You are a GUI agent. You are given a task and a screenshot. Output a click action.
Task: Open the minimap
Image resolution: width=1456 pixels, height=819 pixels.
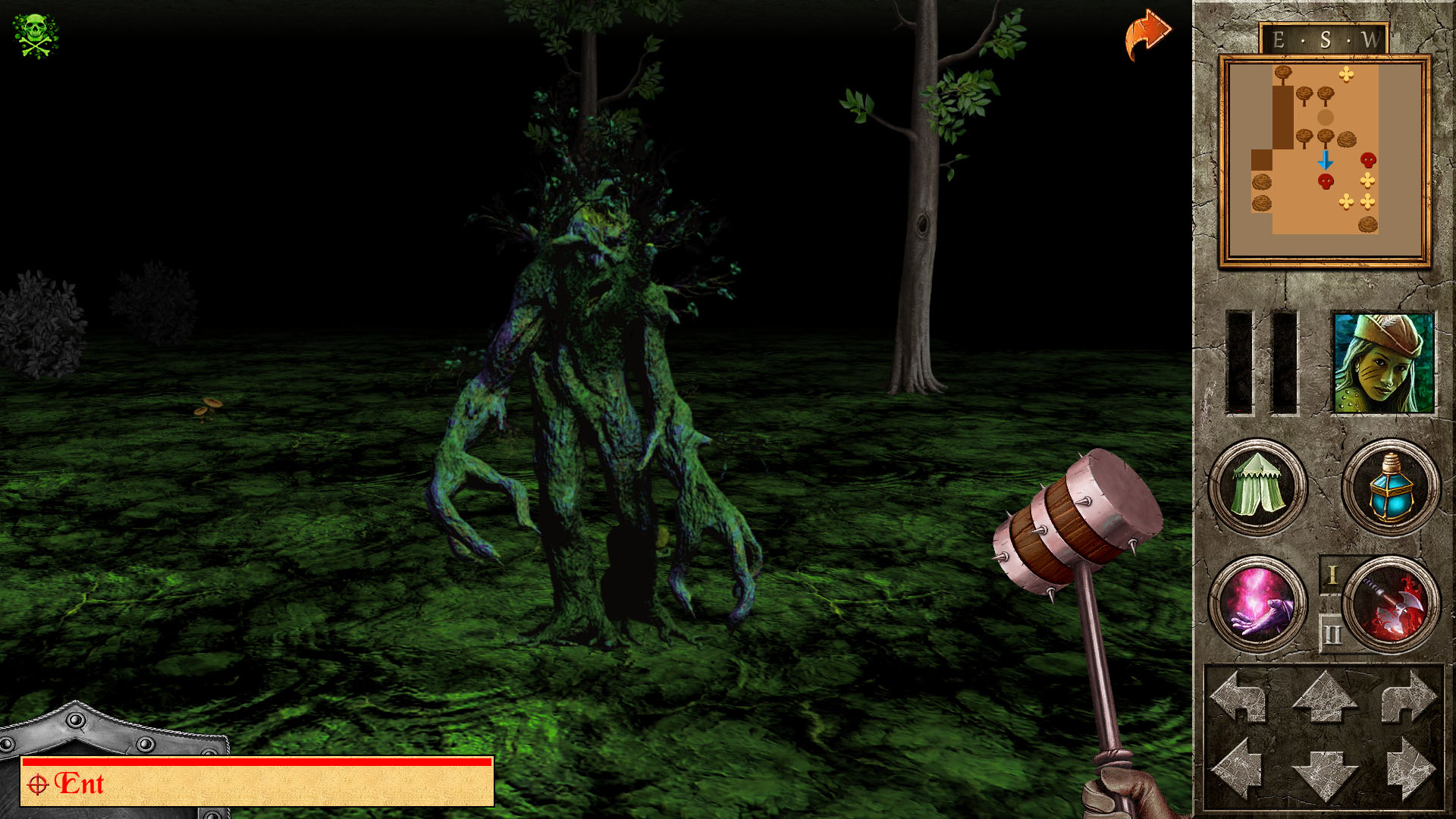coord(1324,160)
